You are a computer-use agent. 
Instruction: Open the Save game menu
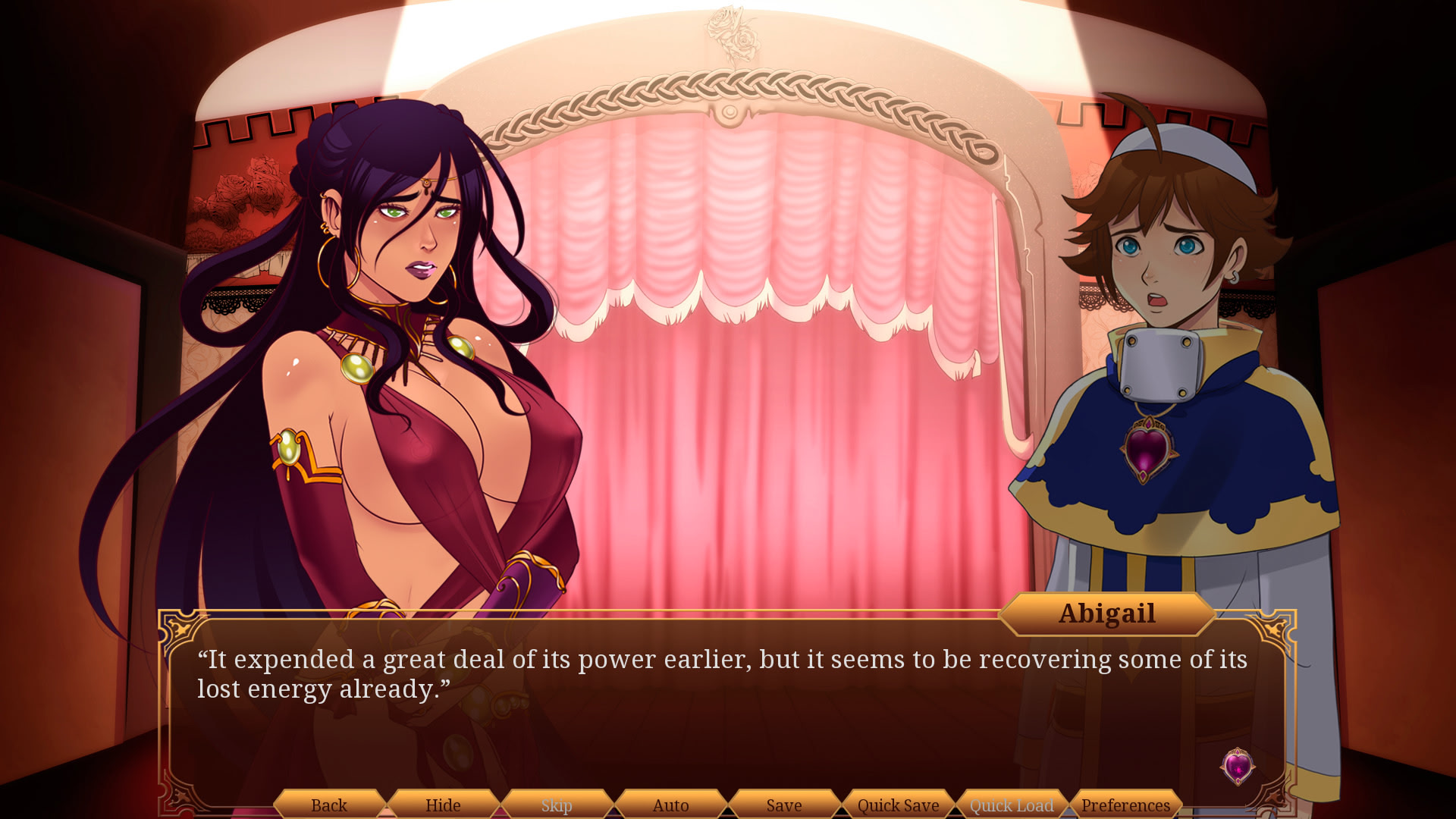pyautogui.click(x=784, y=805)
